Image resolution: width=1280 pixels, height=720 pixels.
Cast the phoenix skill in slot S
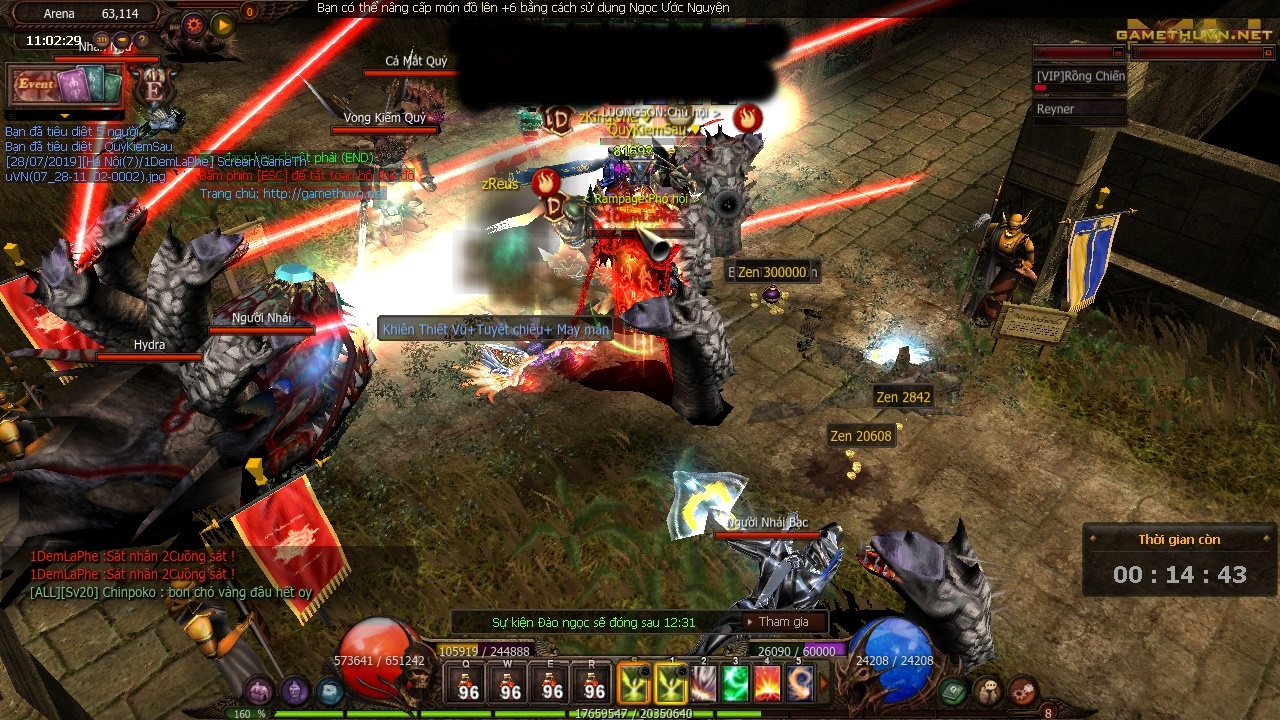[633, 684]
